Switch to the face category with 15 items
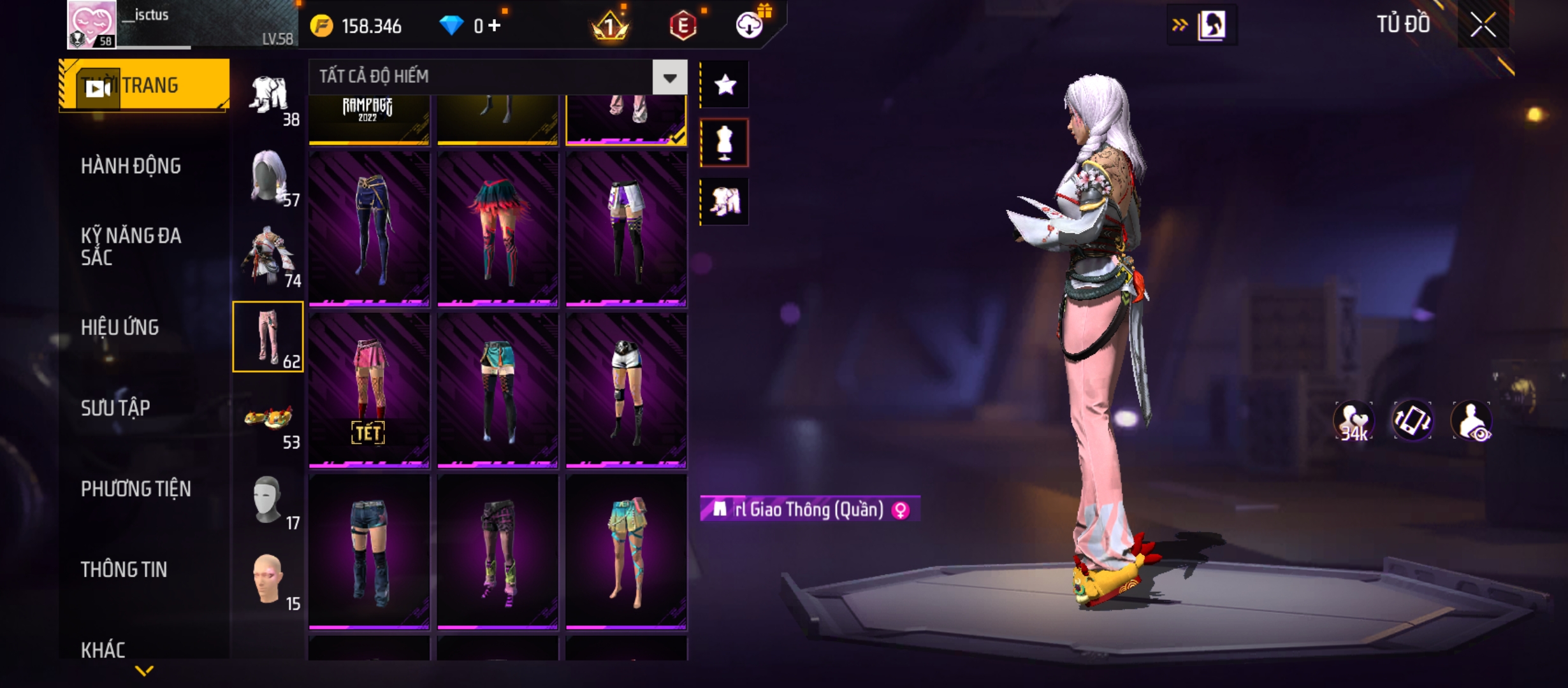Image resolution: width=1568 pixels, height=688 pixels. click(268, 581)
